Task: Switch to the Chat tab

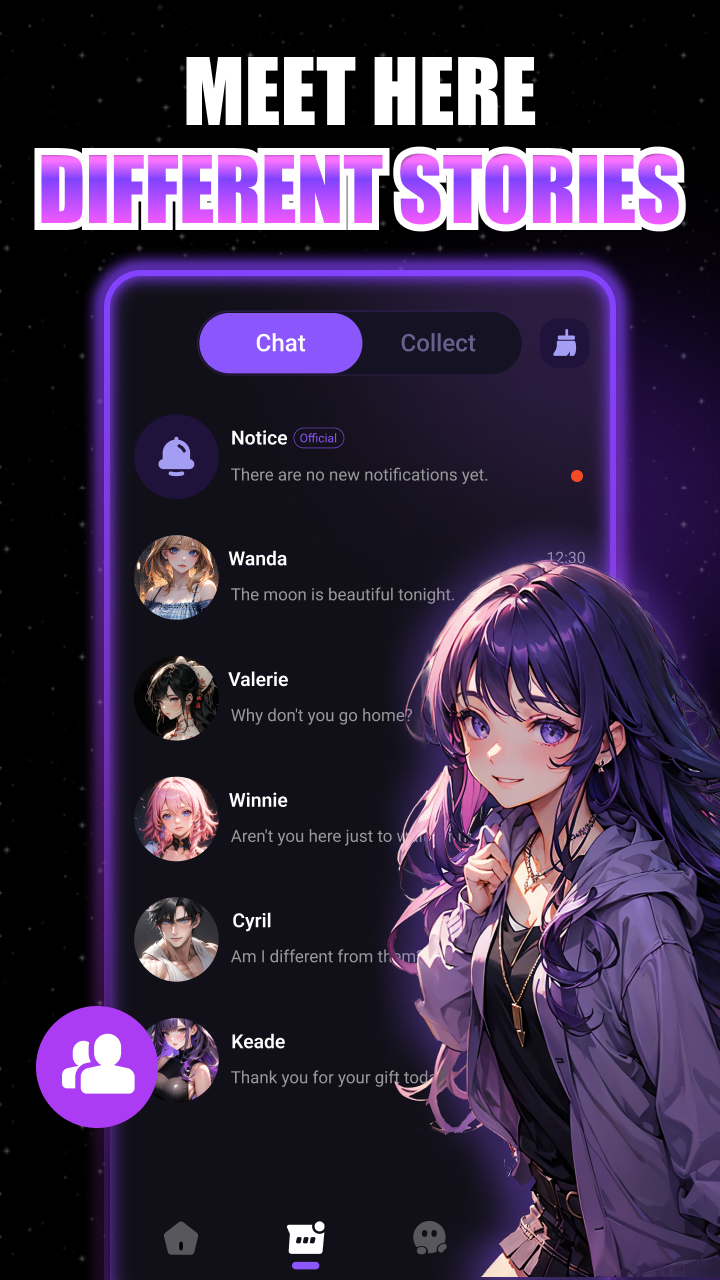Action: (x=280, y=343)
